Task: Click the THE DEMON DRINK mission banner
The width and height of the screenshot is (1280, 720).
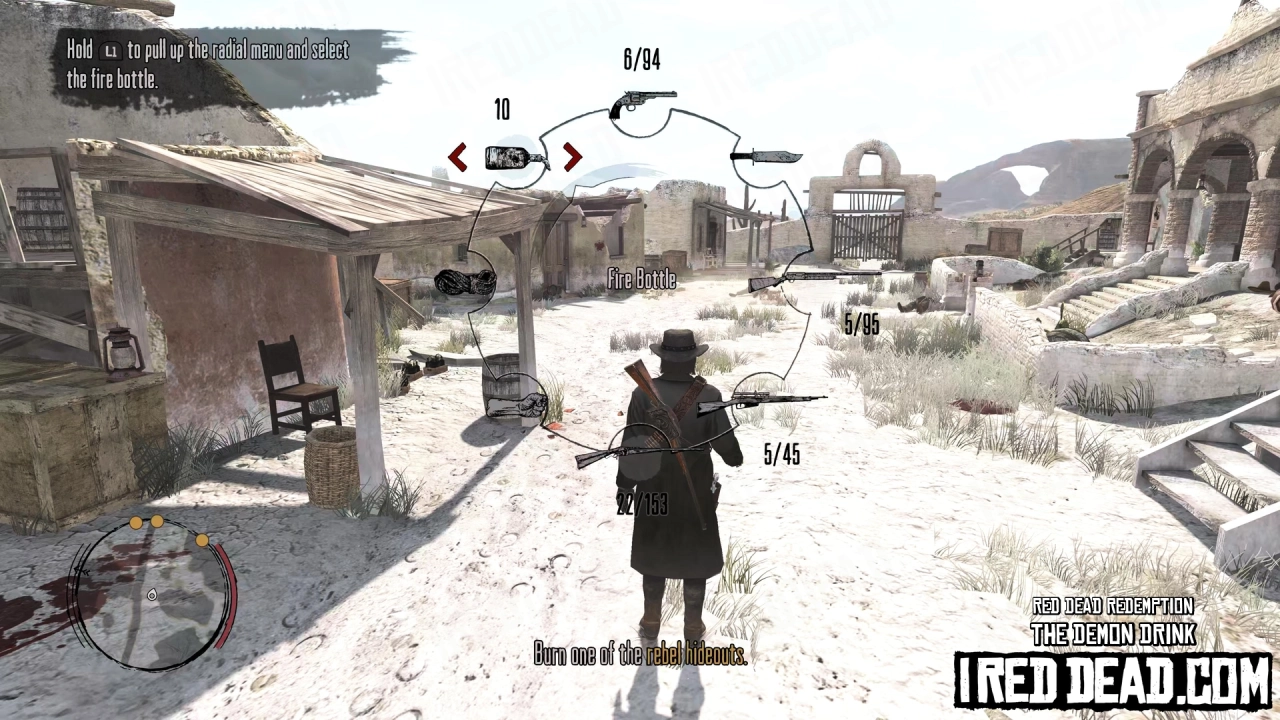Action: pyautogui.click(x=1113, y=632)
